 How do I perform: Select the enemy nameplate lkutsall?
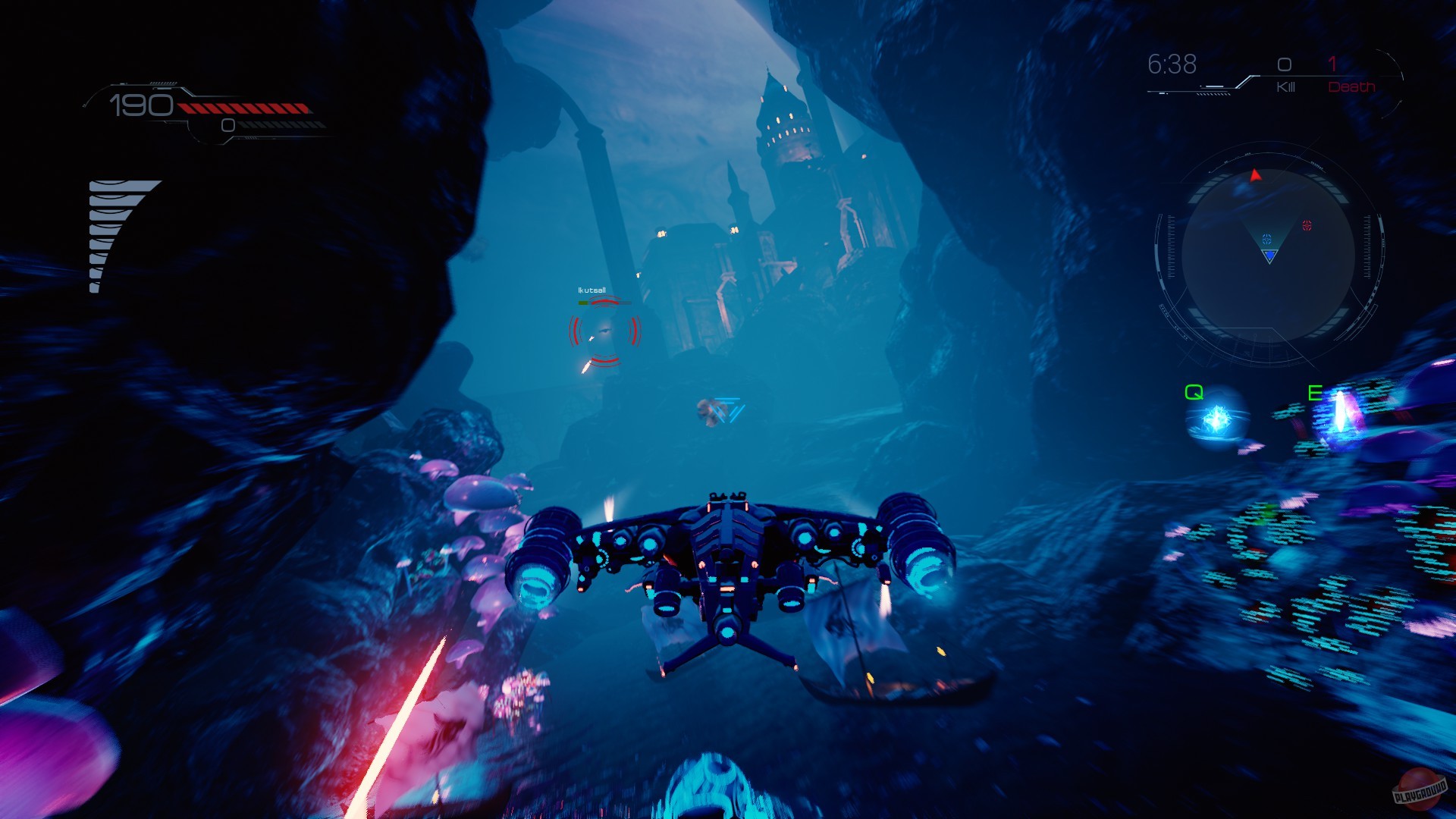591,290
